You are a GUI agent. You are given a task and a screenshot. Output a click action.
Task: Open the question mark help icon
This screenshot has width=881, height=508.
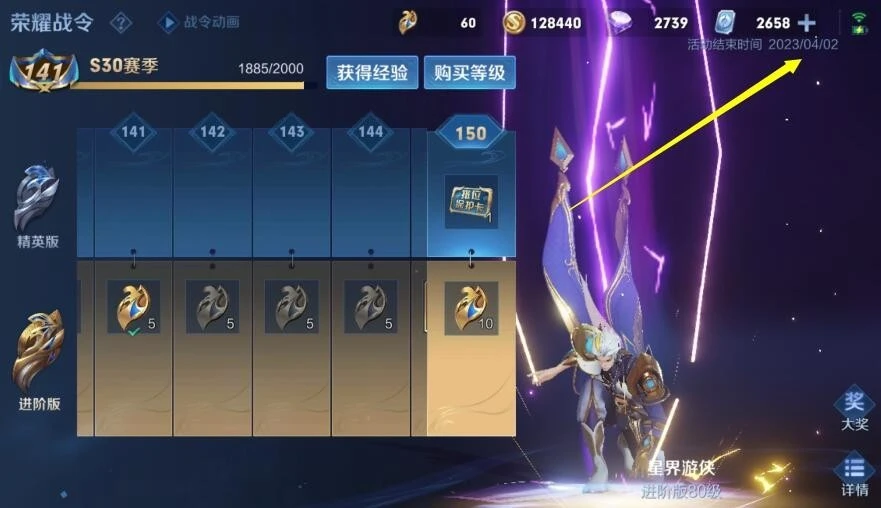[x=121, y=22]
